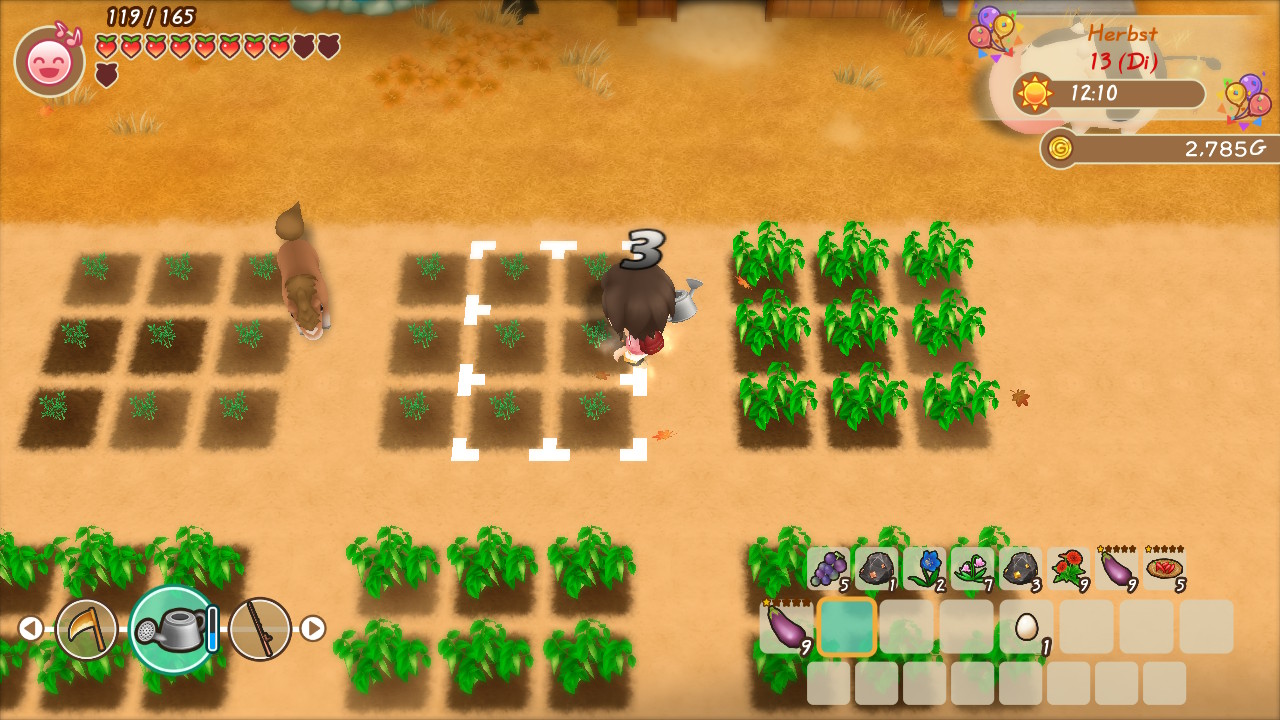Choose the blue flower item
This screenshot has width=1280, height=720.
click(924, 568)
